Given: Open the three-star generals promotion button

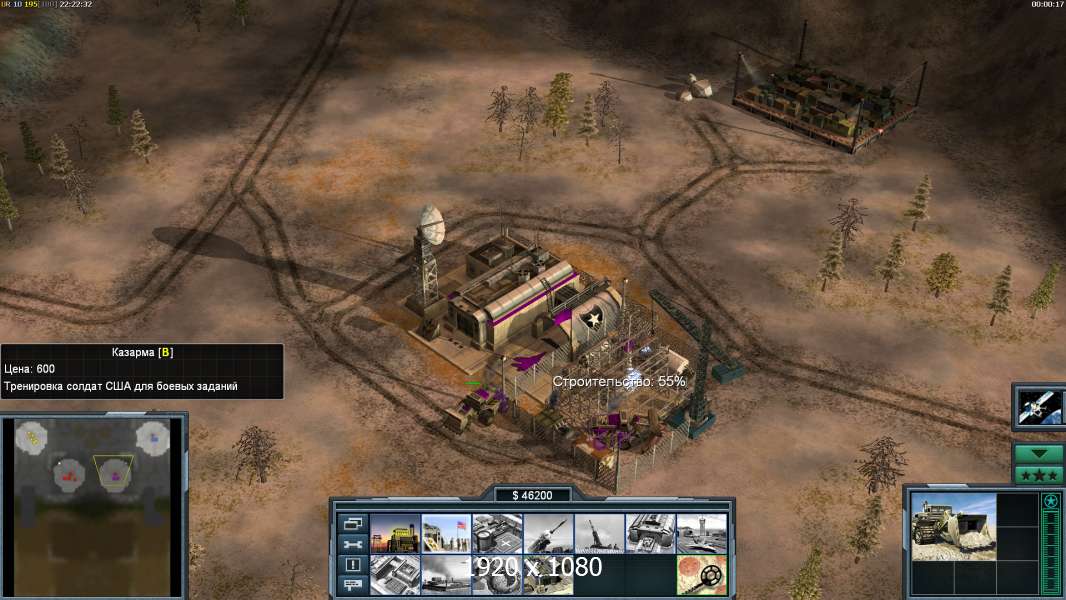Looking at the screenshot, I should pos(1039,475).
